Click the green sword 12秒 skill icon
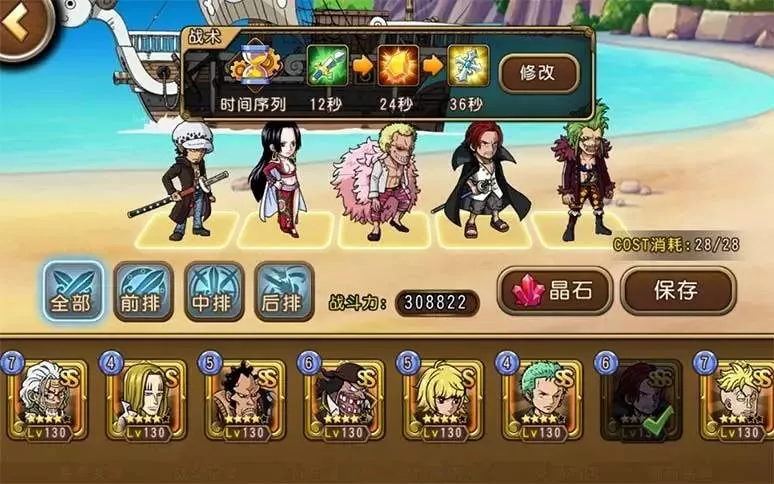Viewport: 774px width, 484px height. coord(326,66)
